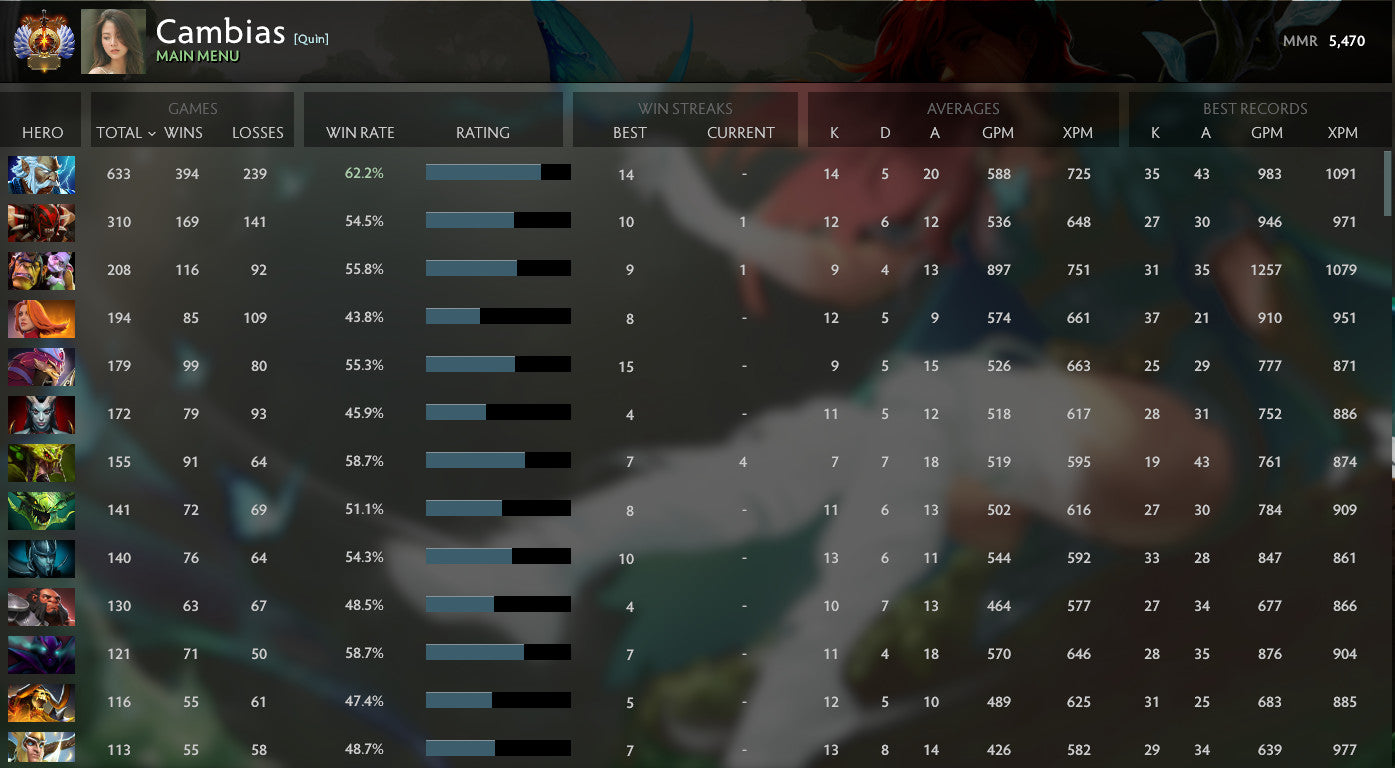Open Zeus's hero statistics page
Screen dimensions: 1395x768
tap(41, 174)
